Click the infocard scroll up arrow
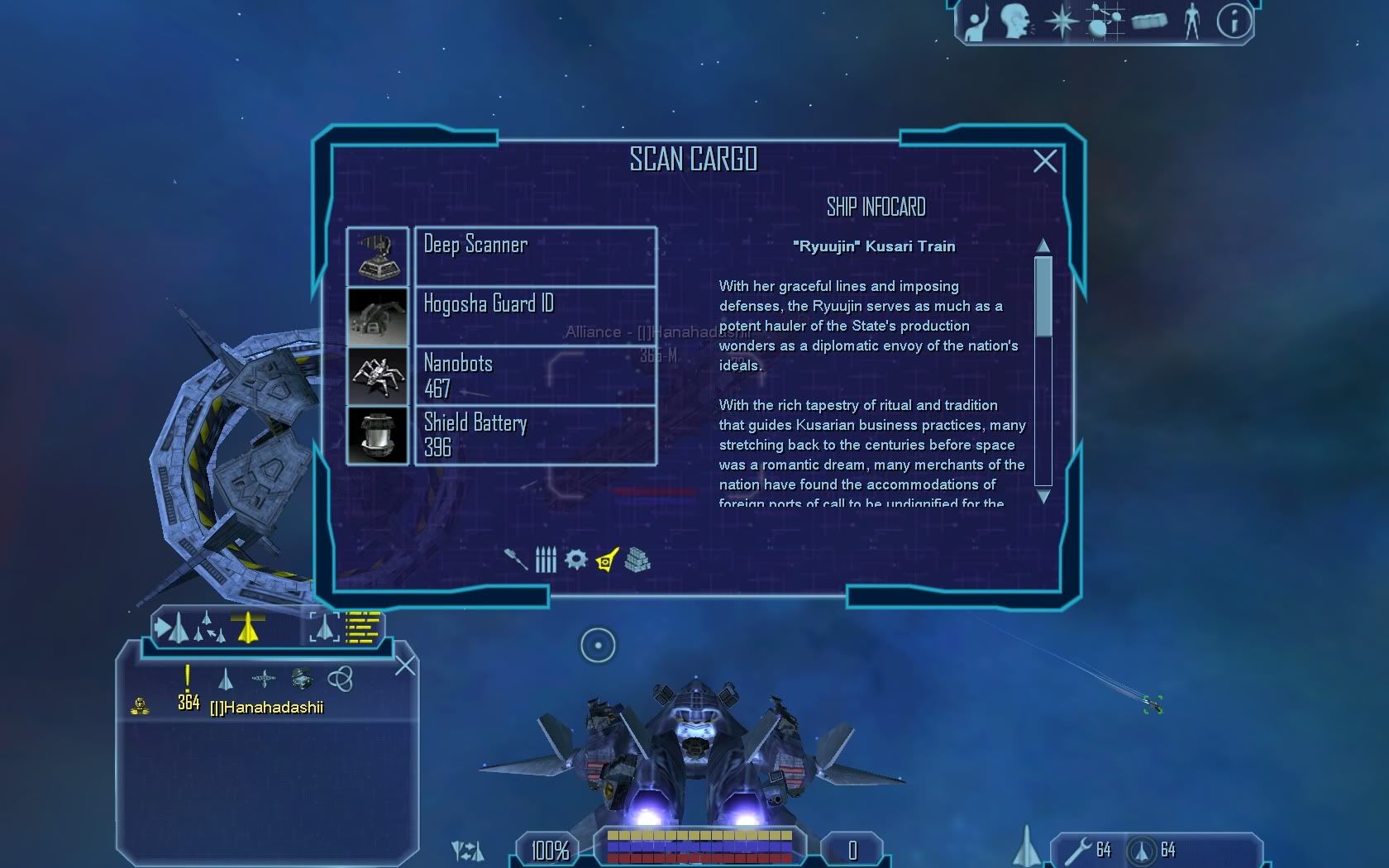 pyautogui.click(x=1043, y=246)
